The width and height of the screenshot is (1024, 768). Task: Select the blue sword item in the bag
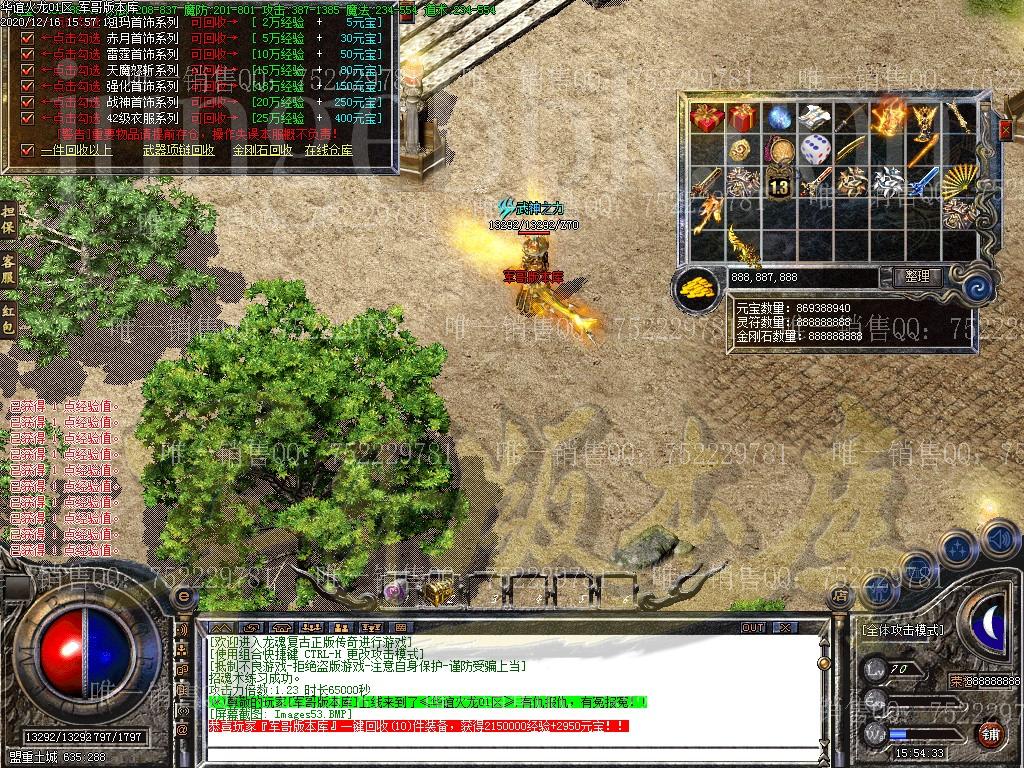click(x=924, y=183)
